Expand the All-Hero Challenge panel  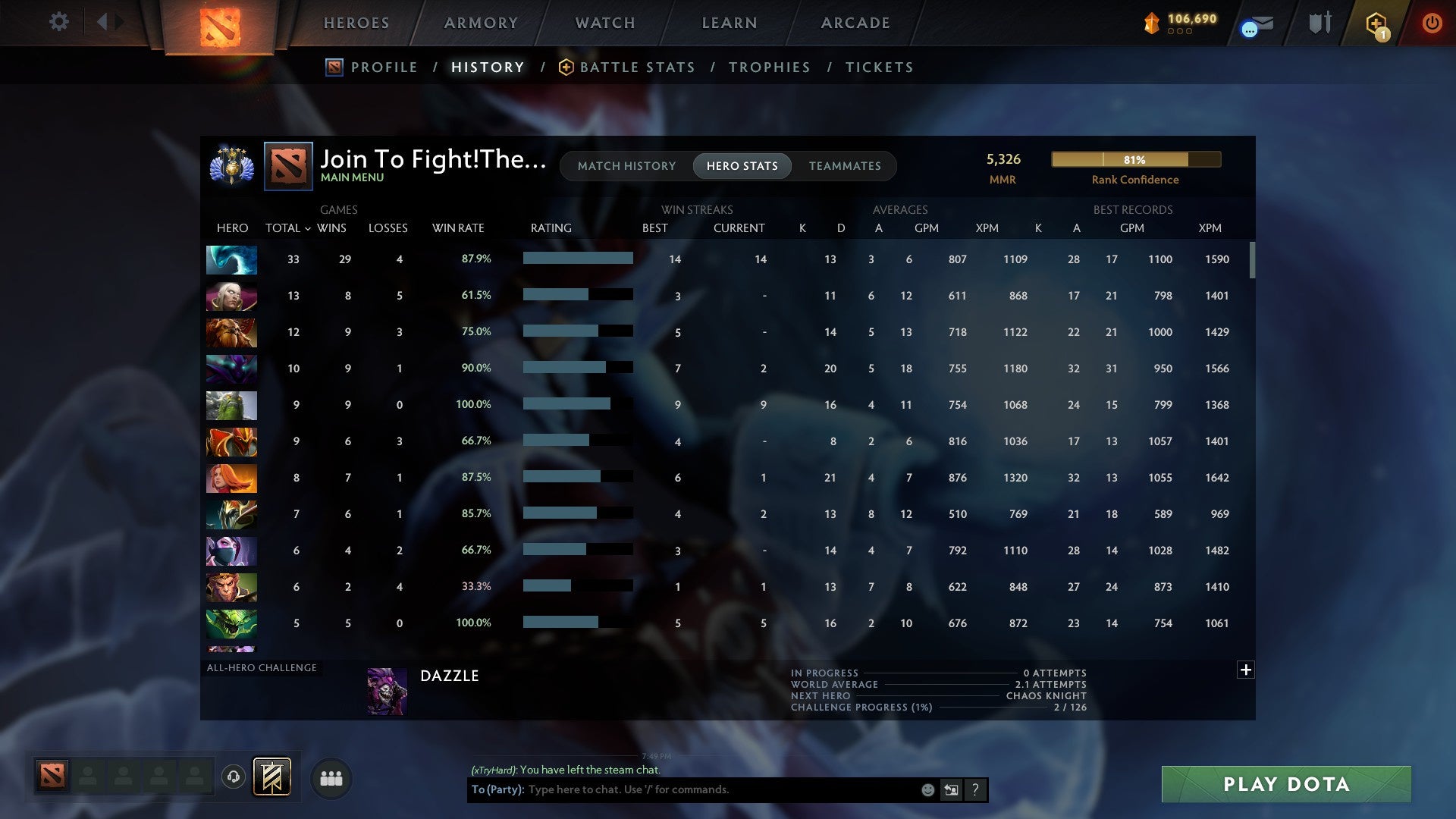(1246, 670)
